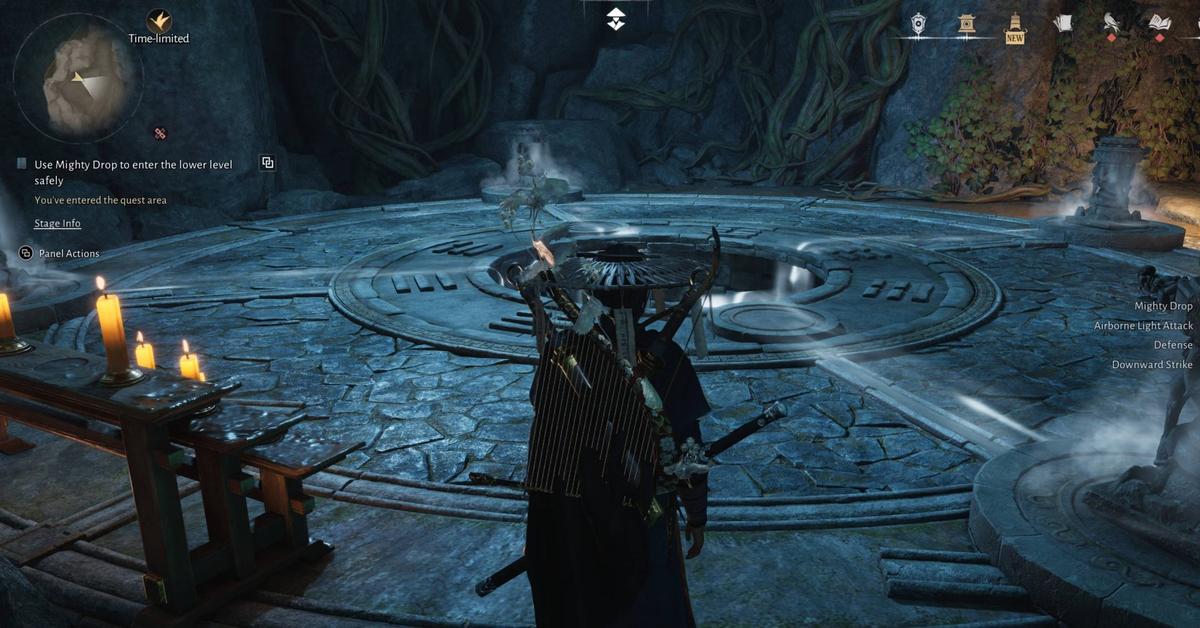Click the Time-limited event icon
Viewport: 1200px width, 628px height.
click(158, 21)
